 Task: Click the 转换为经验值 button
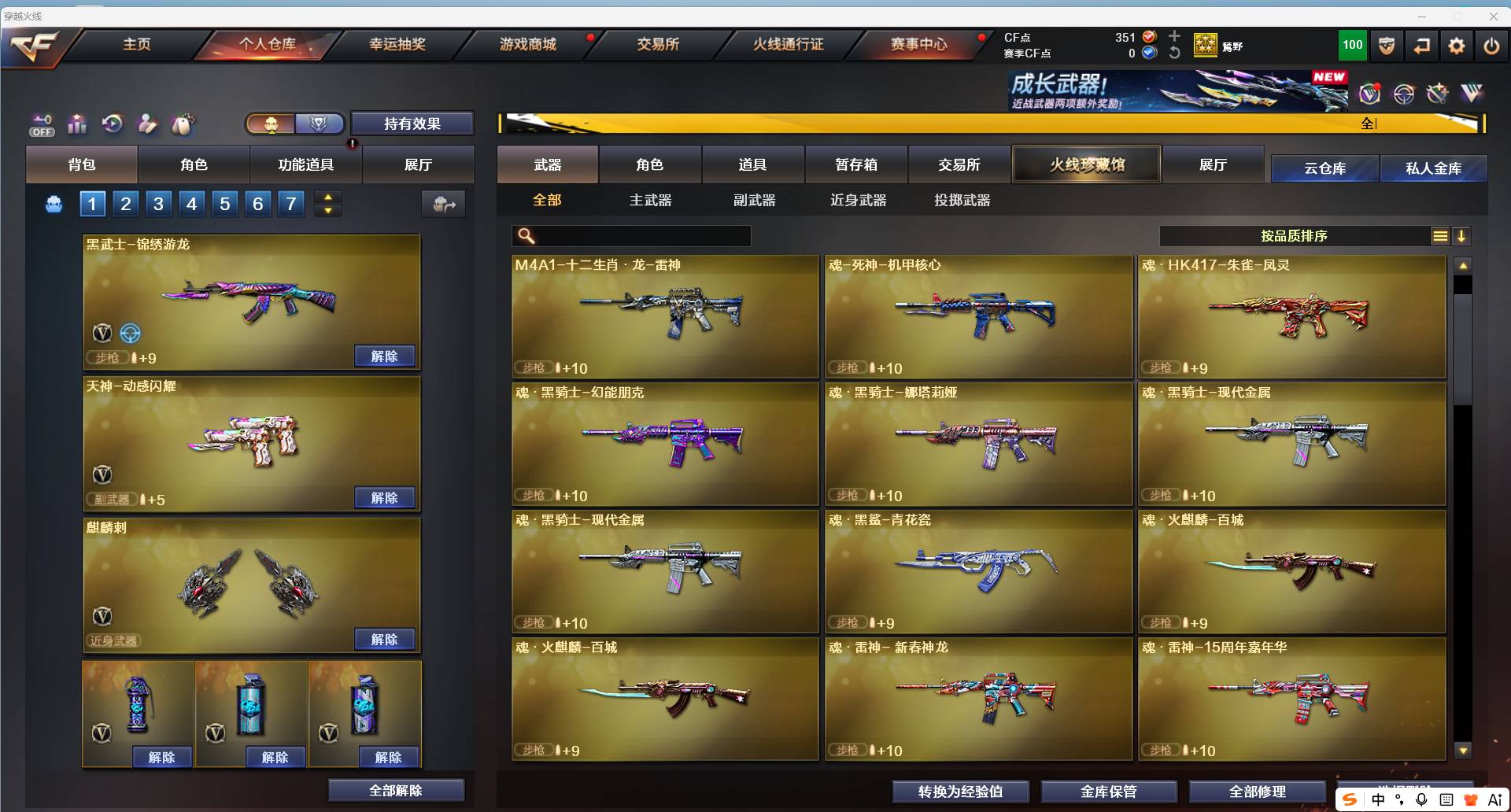(x=960, y=792)
